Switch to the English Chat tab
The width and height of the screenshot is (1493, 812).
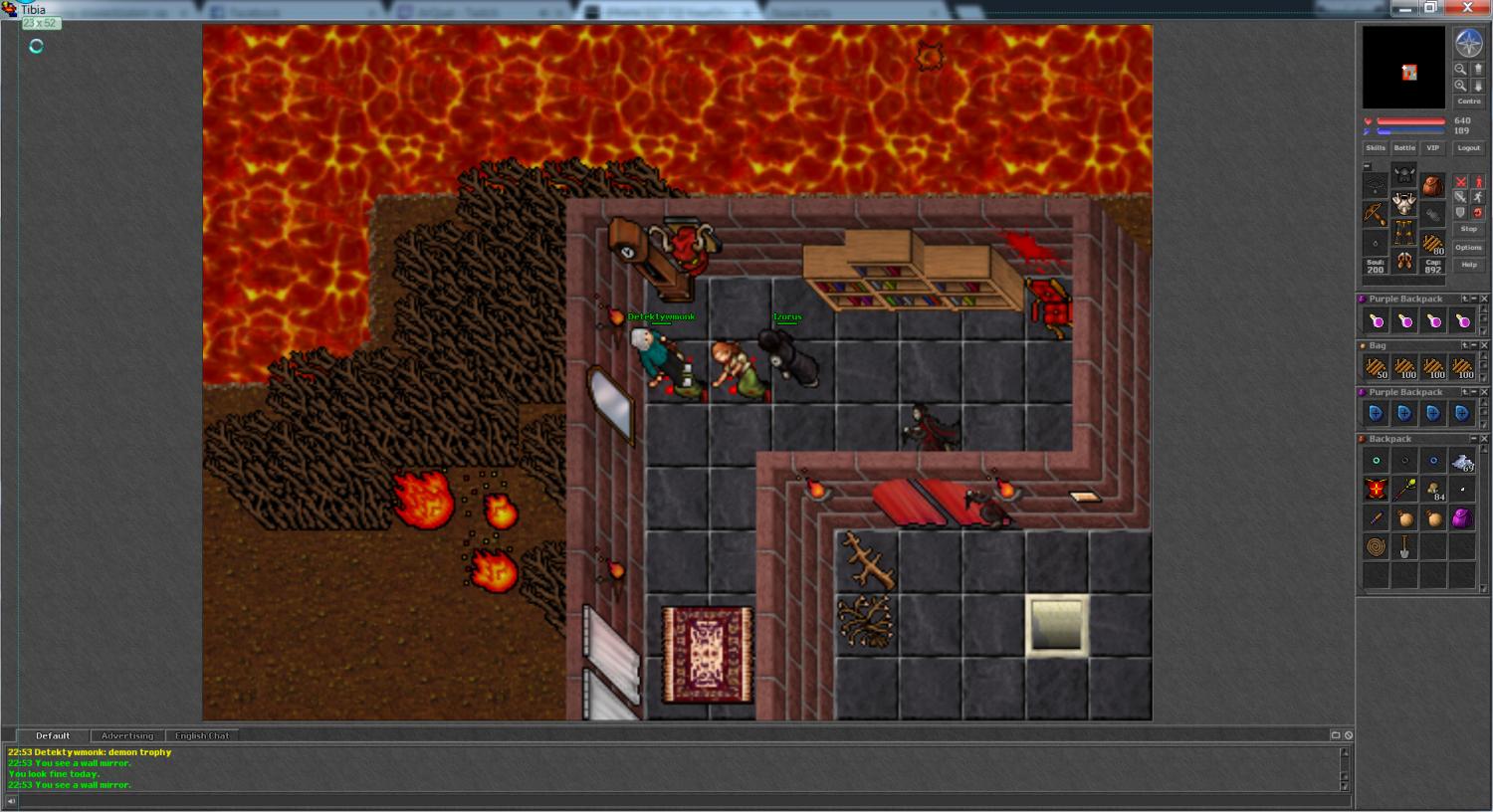click(202, 735)
